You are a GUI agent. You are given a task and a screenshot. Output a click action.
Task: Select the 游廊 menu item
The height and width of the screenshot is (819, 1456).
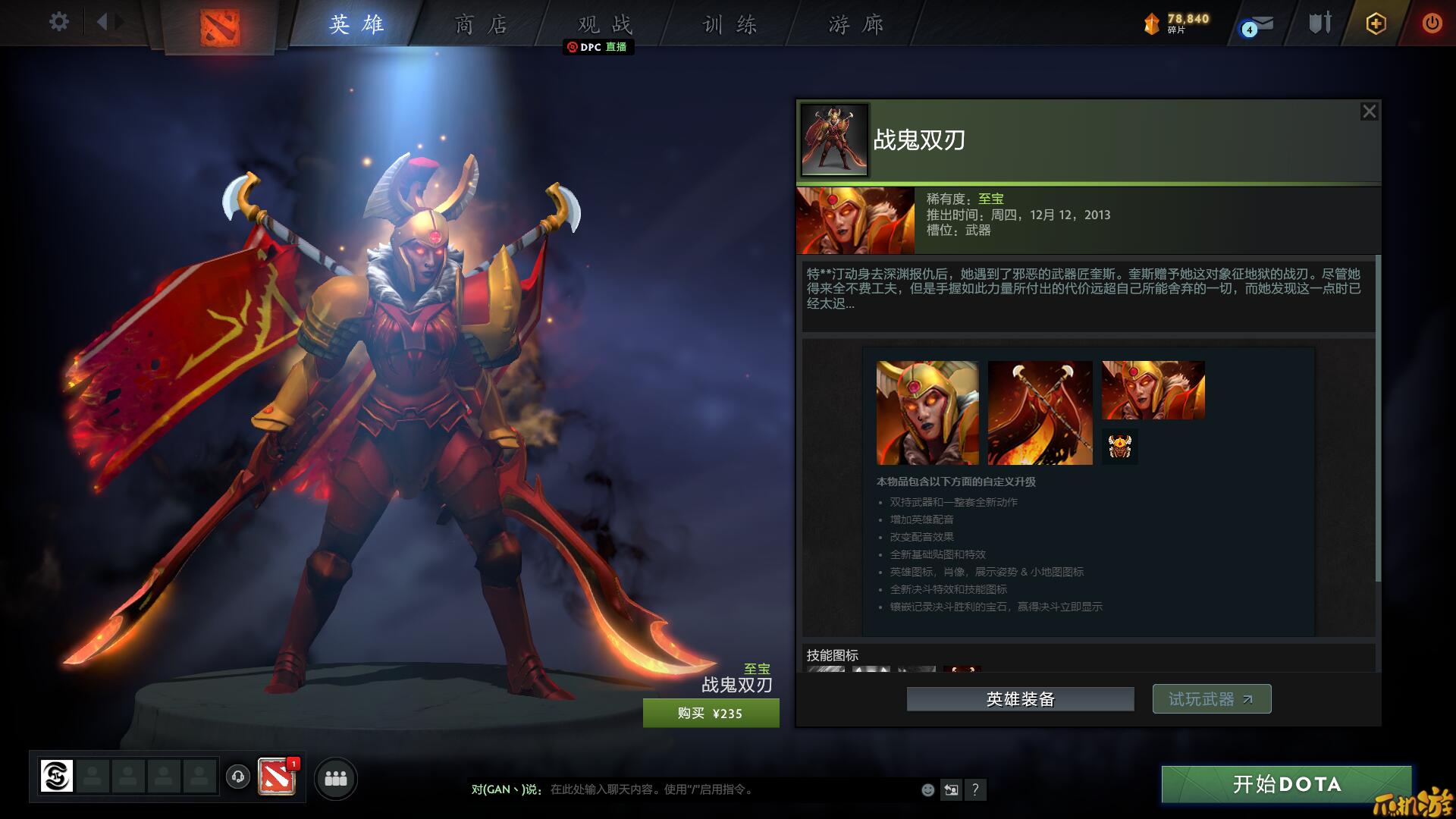pyautogui.click(x=853, y=24)
